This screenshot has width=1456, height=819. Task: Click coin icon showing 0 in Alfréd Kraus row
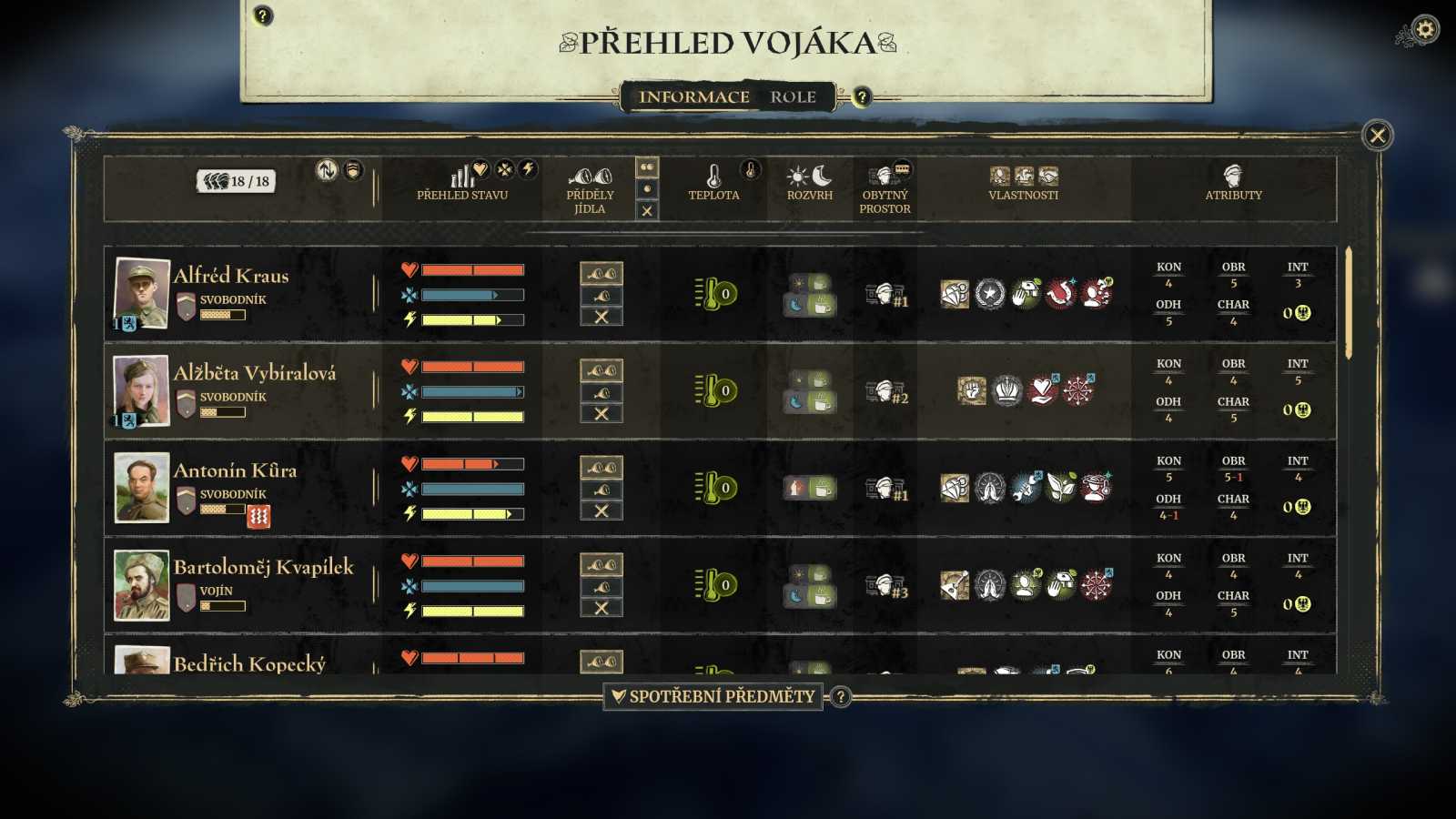pos(1302,313)
